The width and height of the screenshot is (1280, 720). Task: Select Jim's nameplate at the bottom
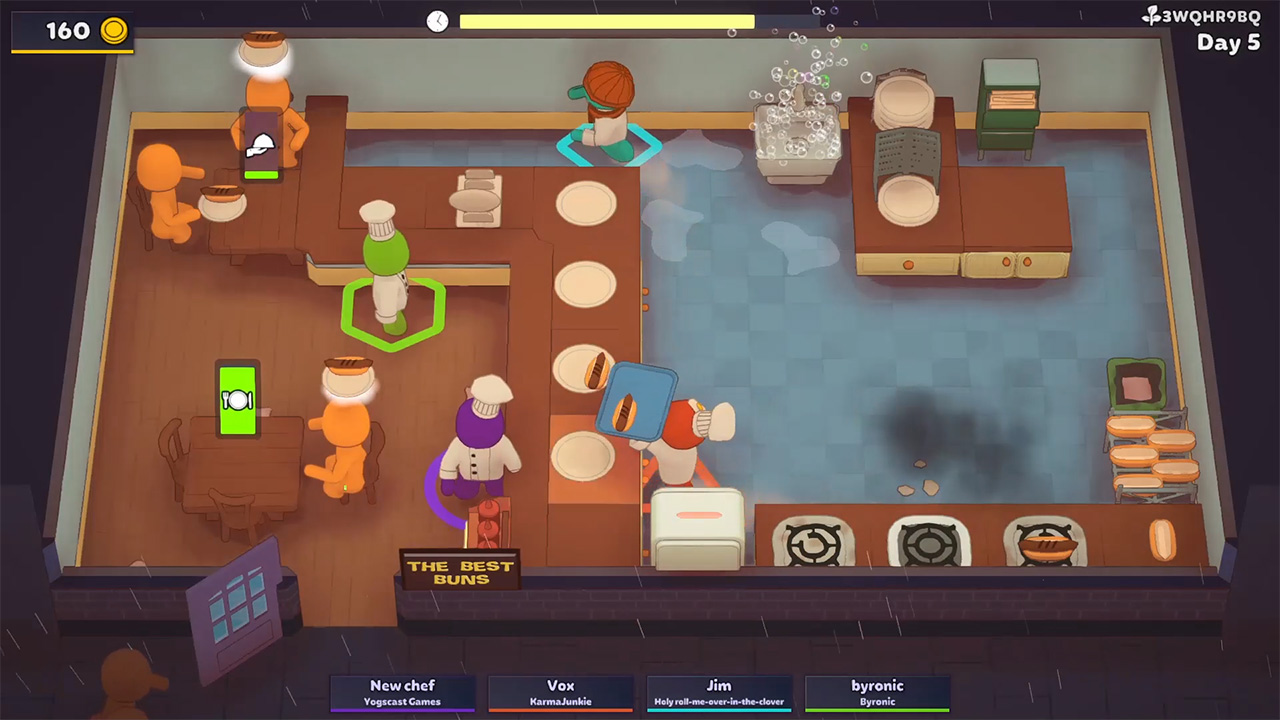(719, 692)
